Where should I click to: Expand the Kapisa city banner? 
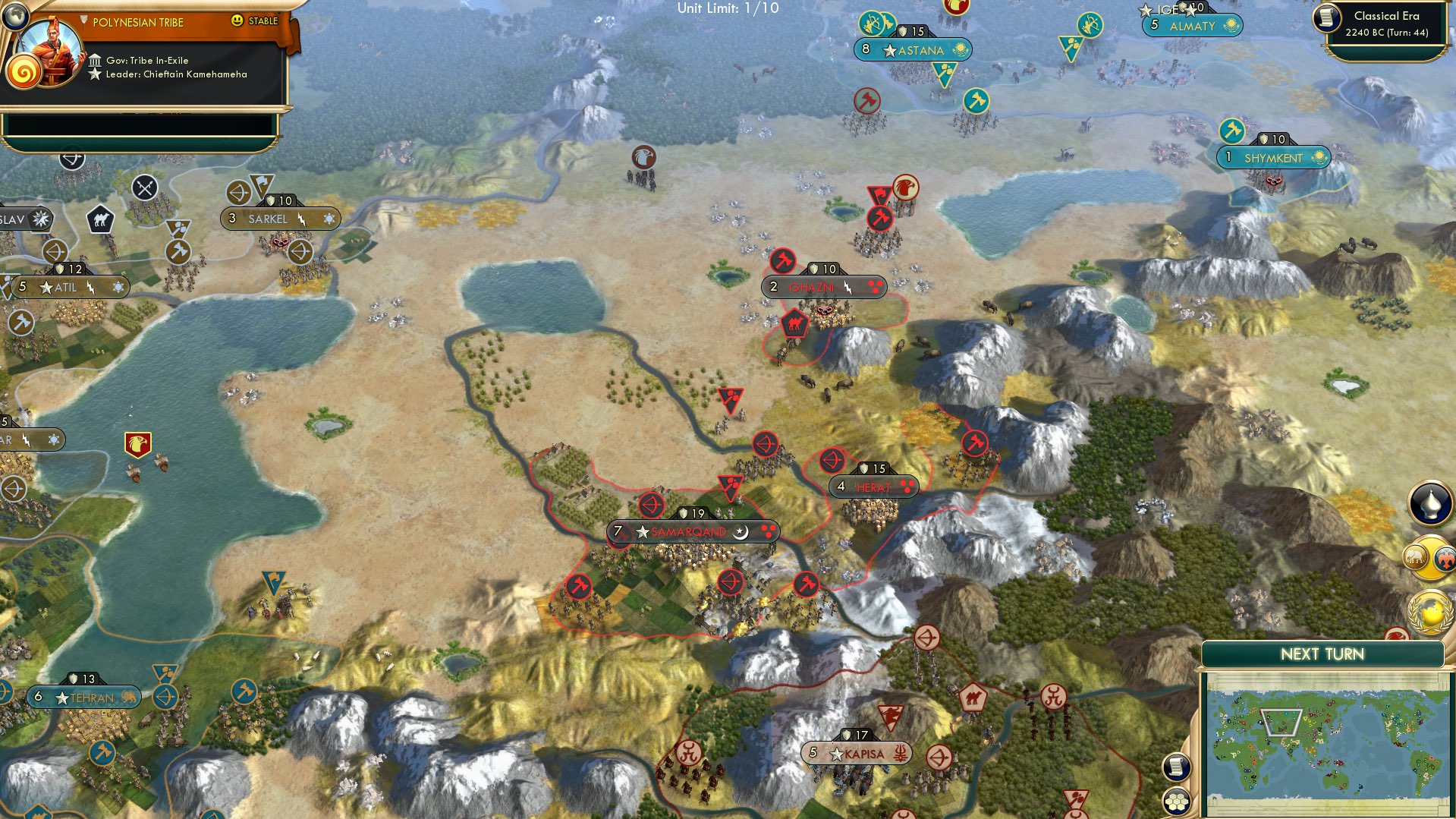coord(856,753)
